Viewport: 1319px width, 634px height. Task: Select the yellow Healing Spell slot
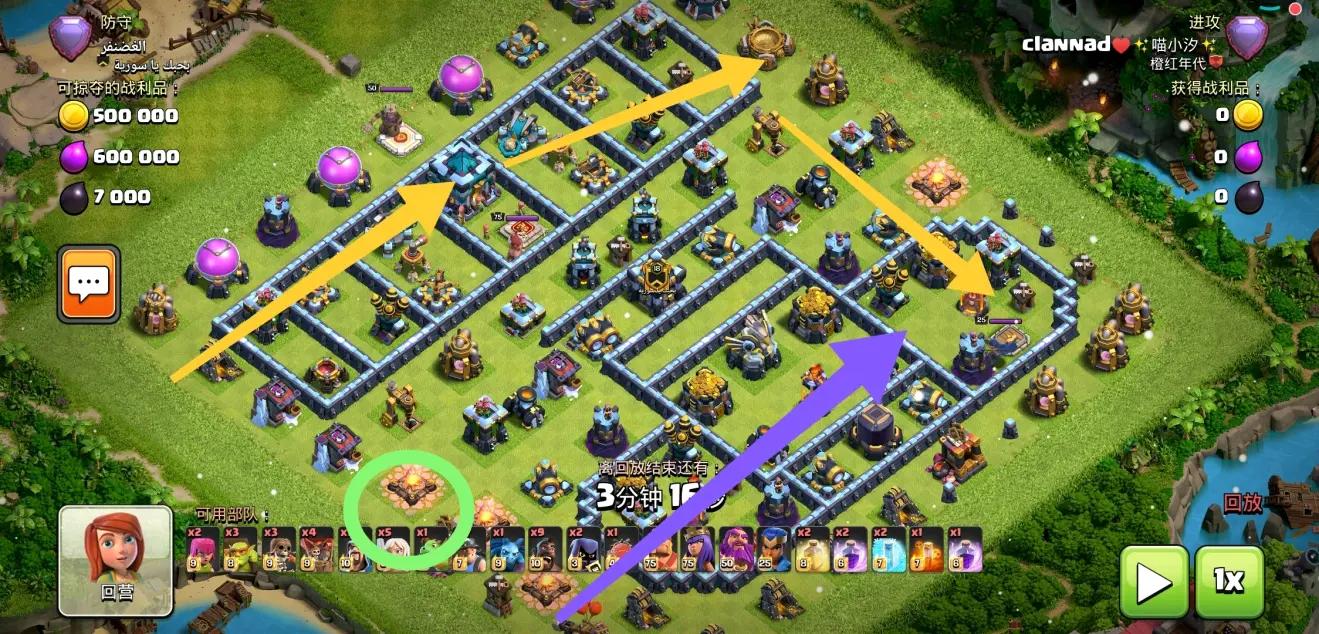pos(812,549)
